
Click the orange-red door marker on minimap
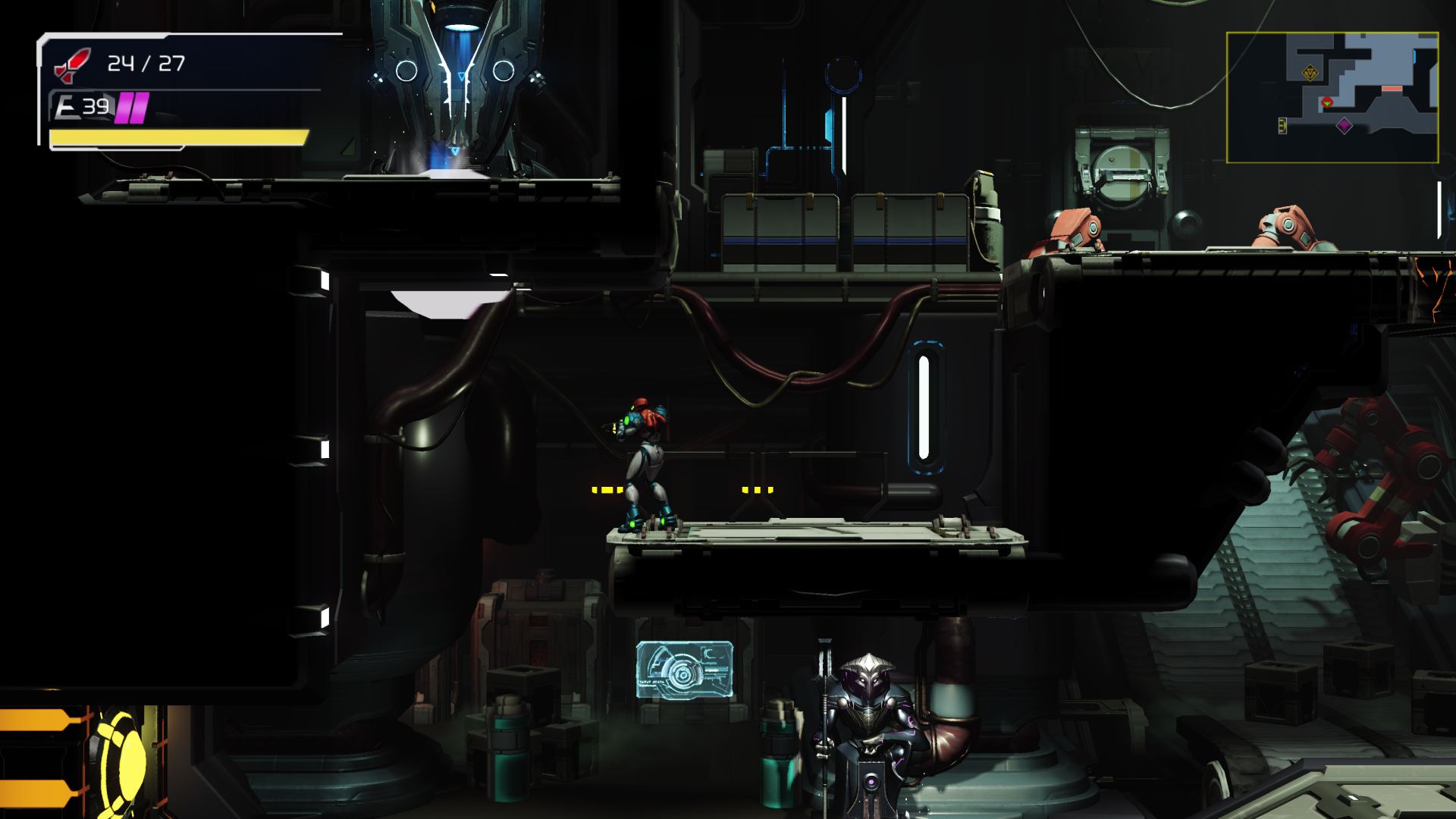(1392, 89)
